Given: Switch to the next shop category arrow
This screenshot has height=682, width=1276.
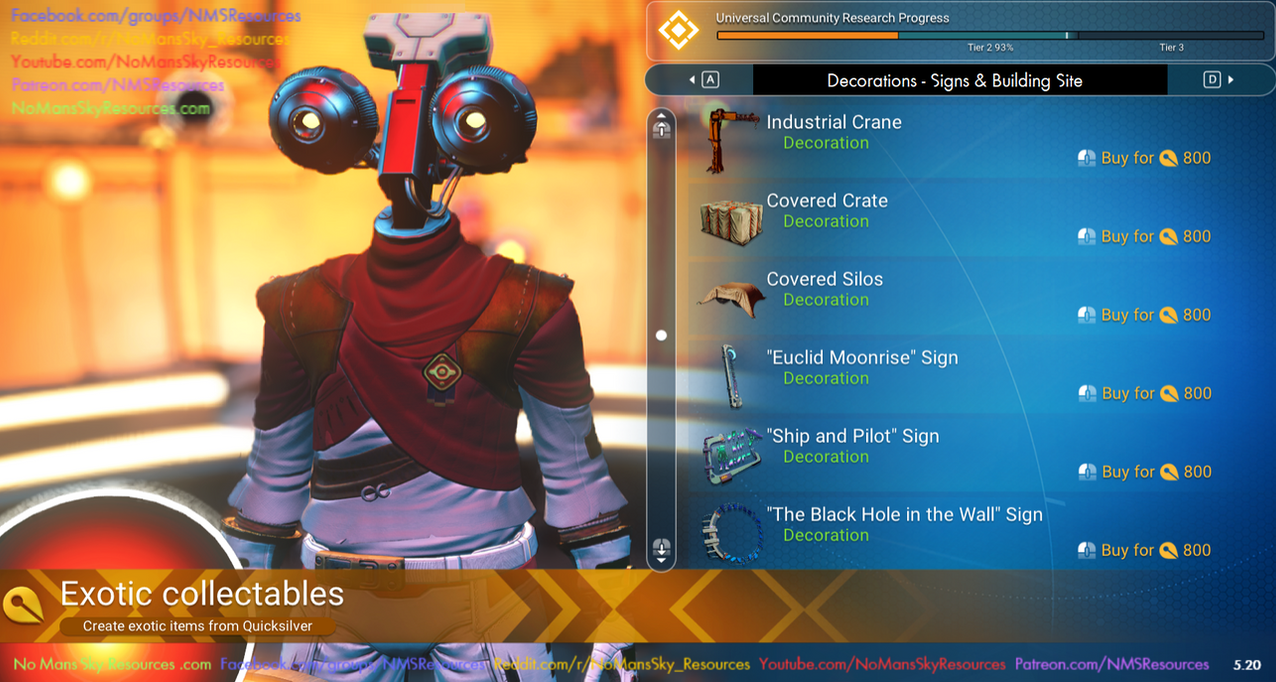Looking at the screenshot, I should pos(1219,80).
